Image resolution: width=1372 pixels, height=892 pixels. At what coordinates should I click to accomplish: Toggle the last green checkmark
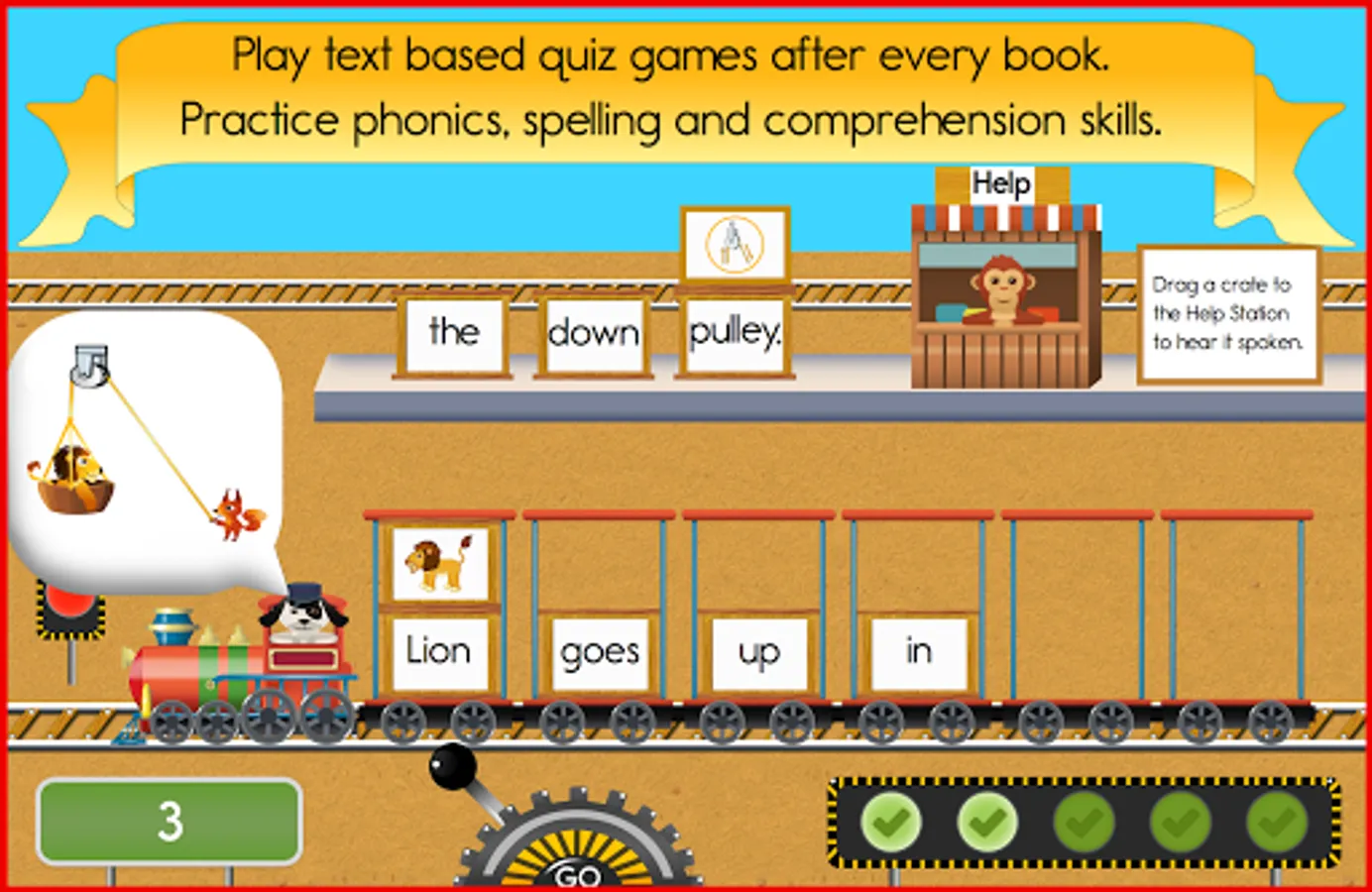(x=1277, y=821)
